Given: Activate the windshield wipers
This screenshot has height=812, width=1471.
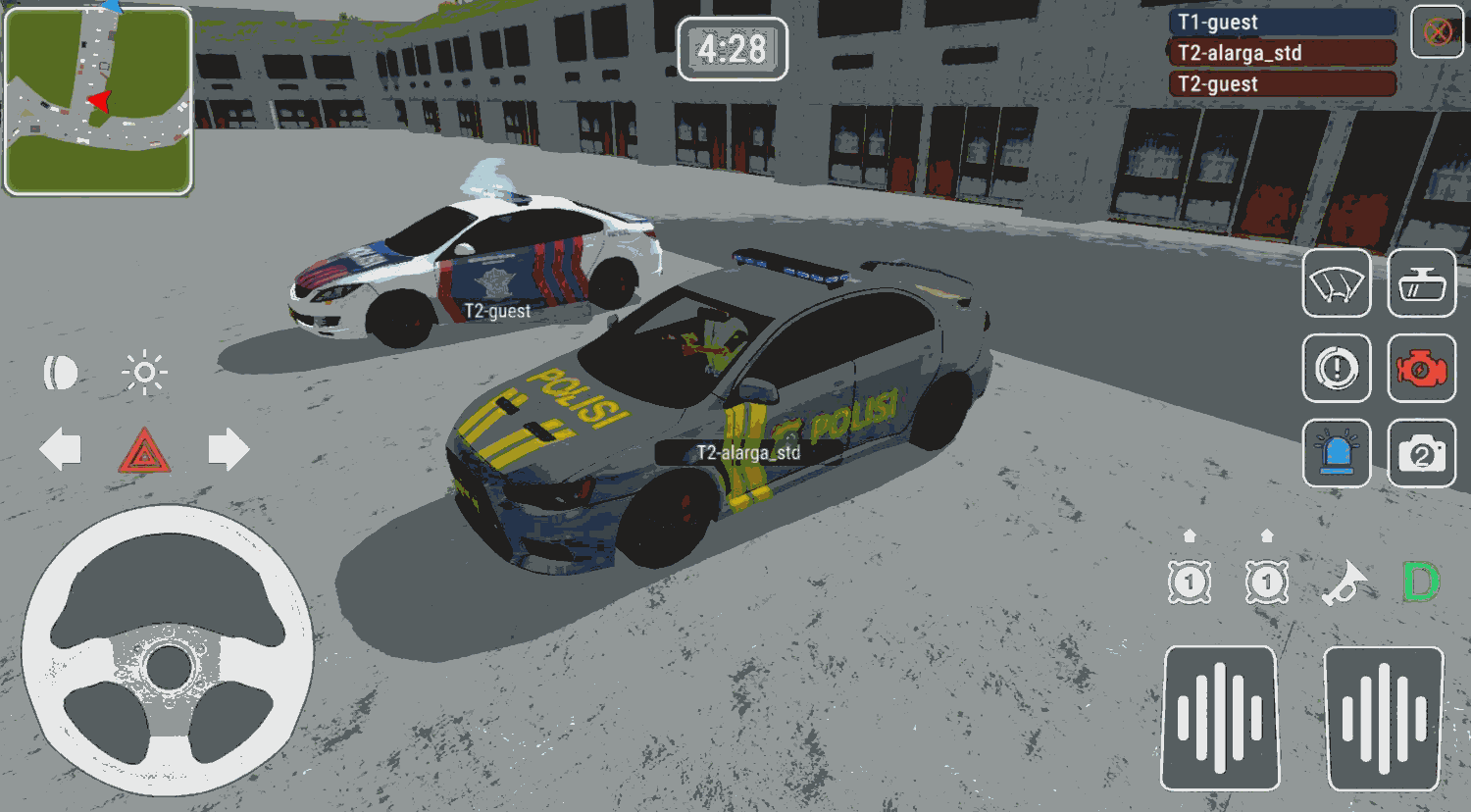Looking at the screenshot, I should (x=1337, y=284).
